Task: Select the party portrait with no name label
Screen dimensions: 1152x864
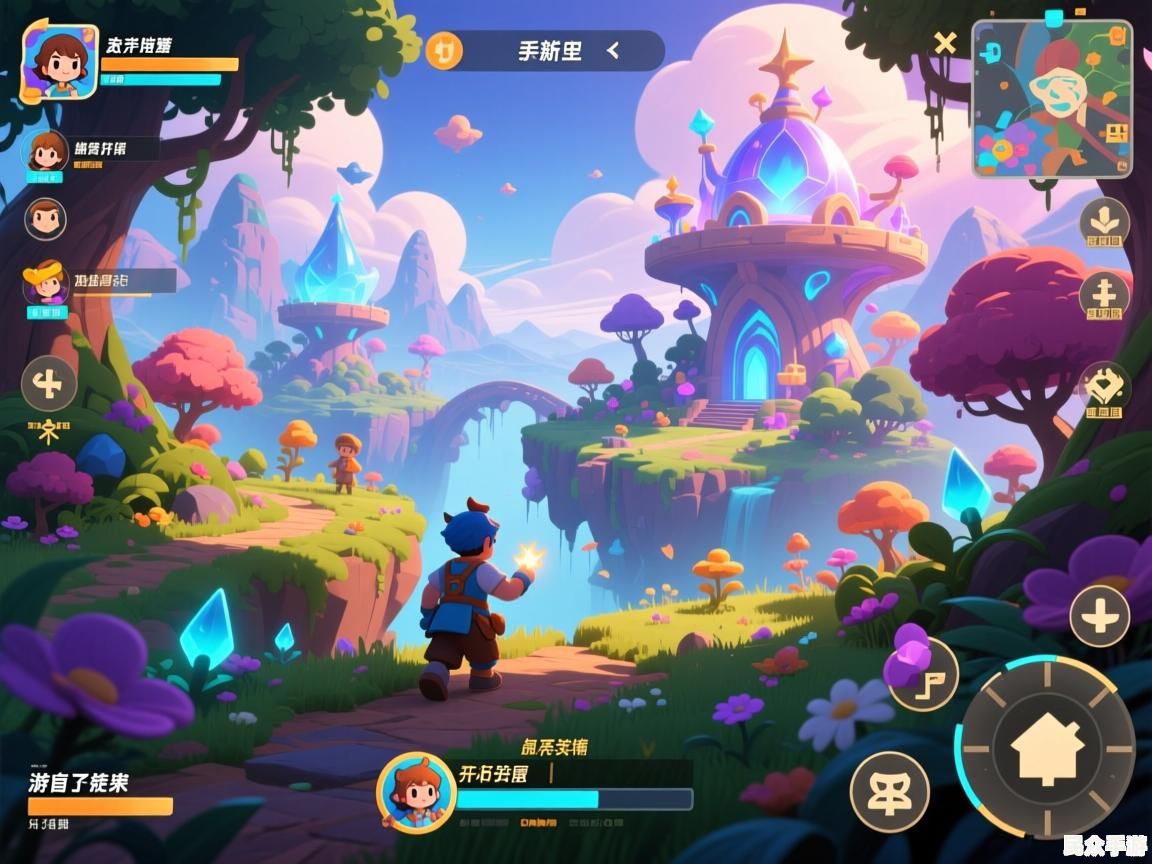Action: click(x=45, y=218)
